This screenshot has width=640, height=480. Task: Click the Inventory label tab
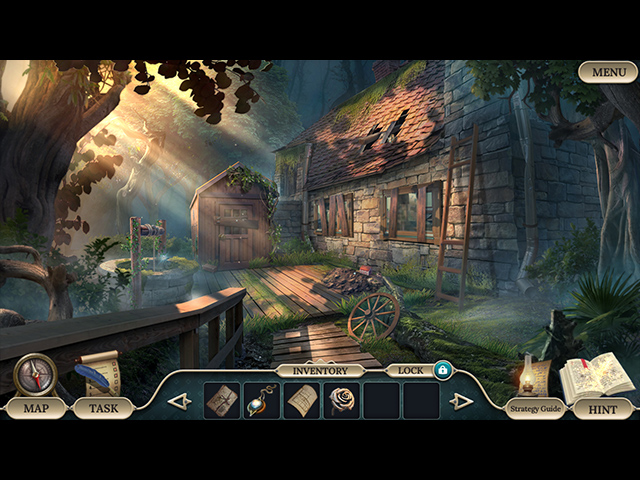click(x=320, y=370)
